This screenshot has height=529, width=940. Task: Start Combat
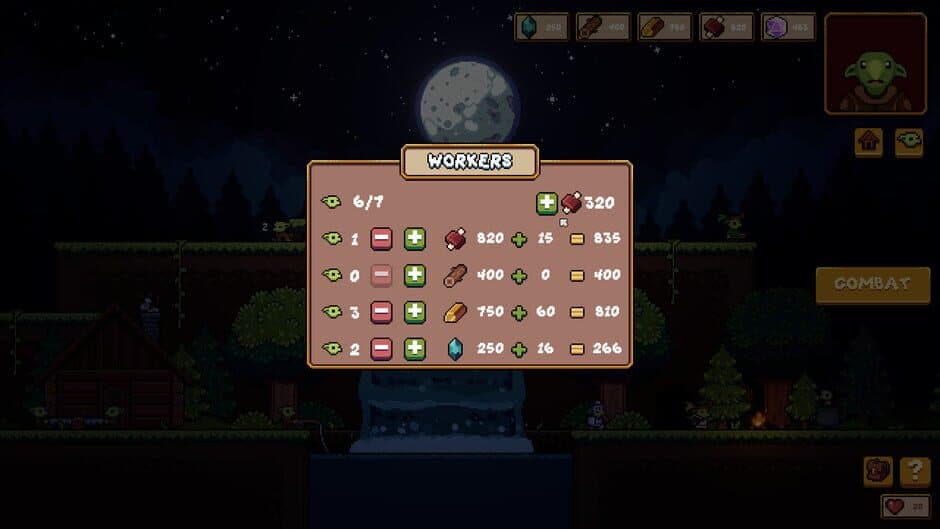coord(872,285)
